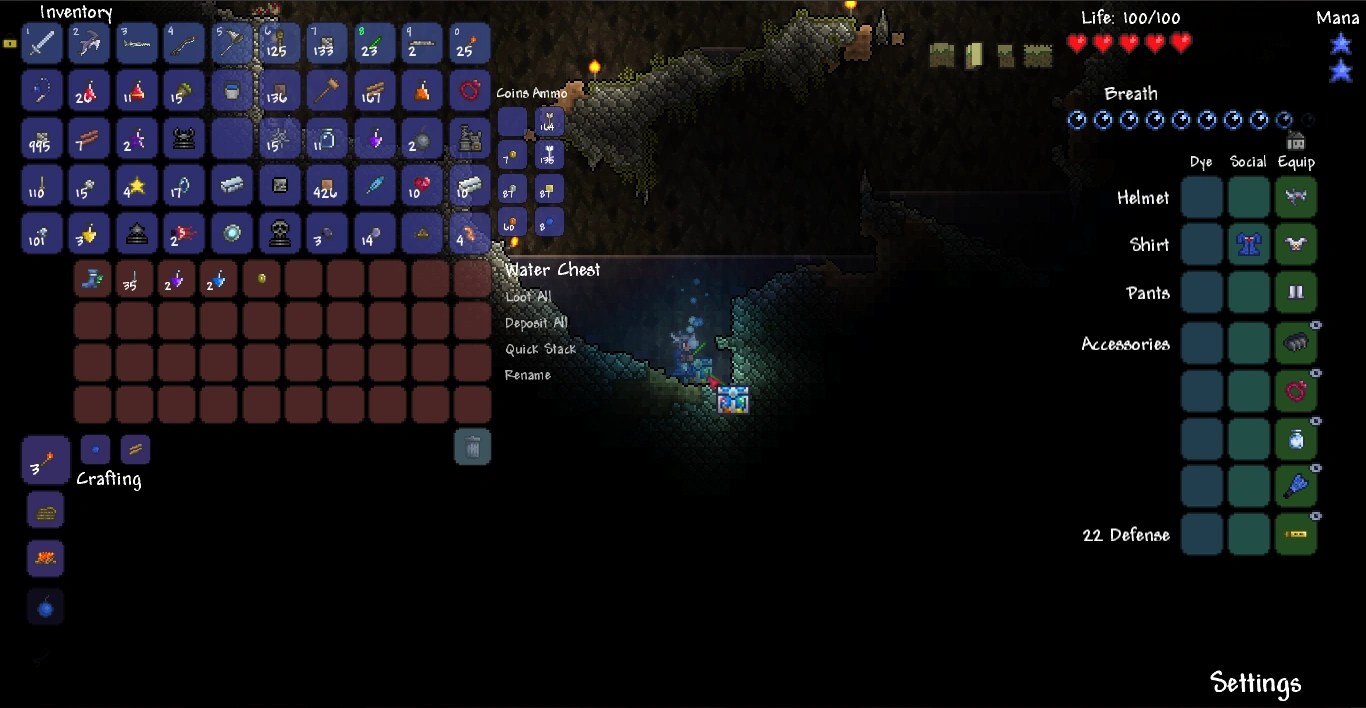This screenshot has height=708, width=1366.
Task: Click the equipped helmet slot
Action: coord(1296,198)
